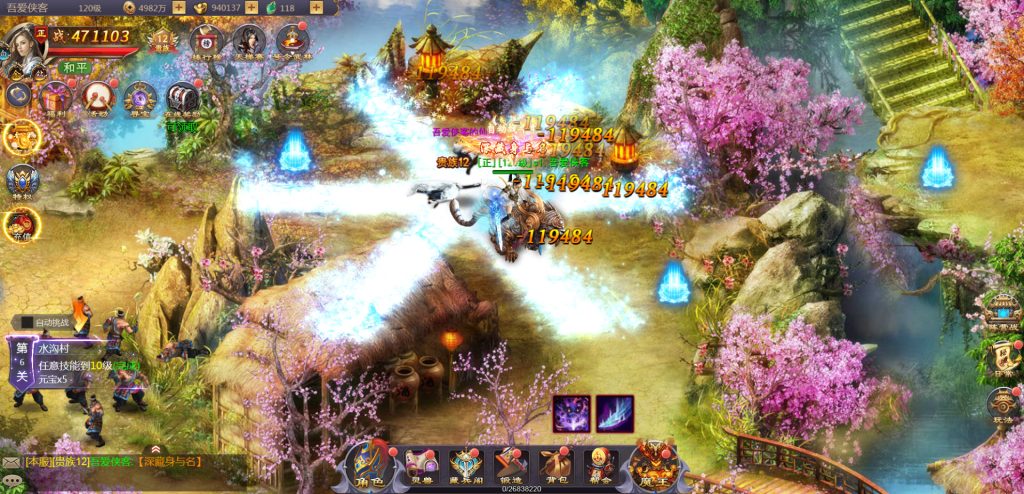Open the 特权 privilege shield icon
The width and height of the screenshot is (1024, 494).
(21, 181)
